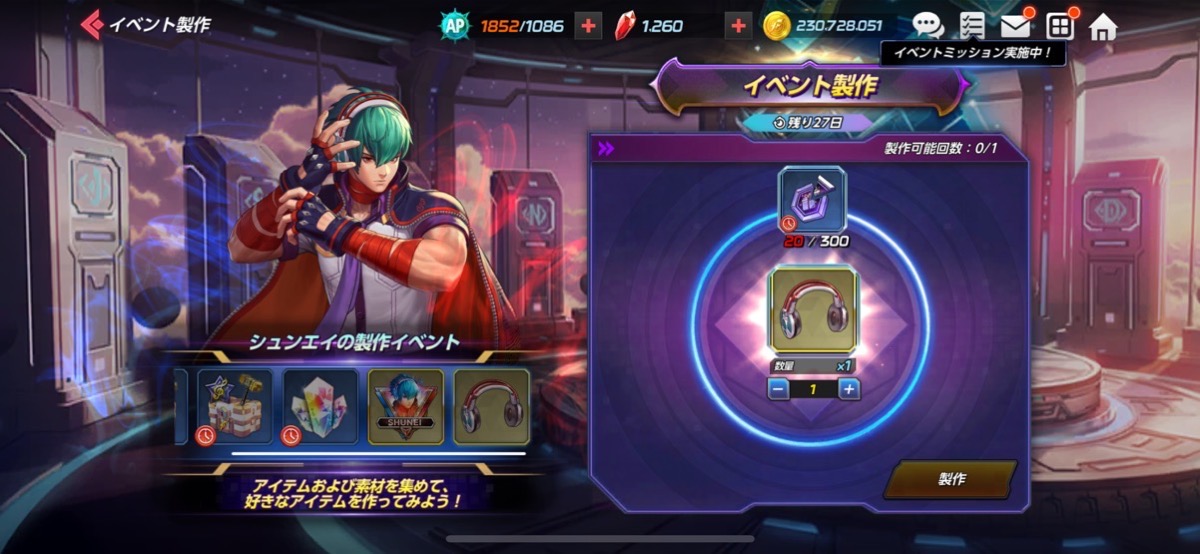Open the grid menu icon
1200x554 pixels.
(x=1059, y=25)
